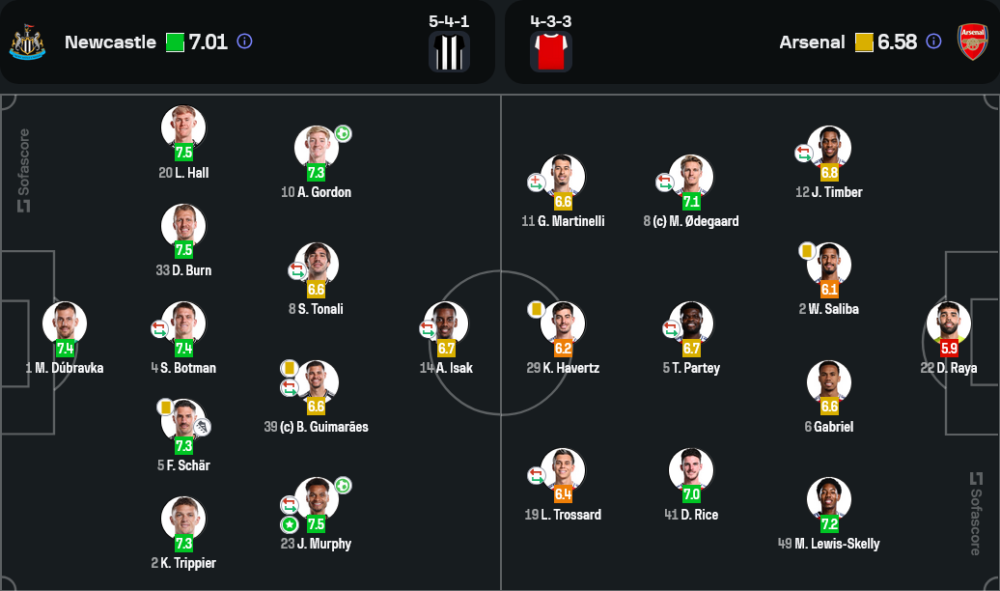
Task: Open the Arsenal rating info icon
Action: coord(934,42)
